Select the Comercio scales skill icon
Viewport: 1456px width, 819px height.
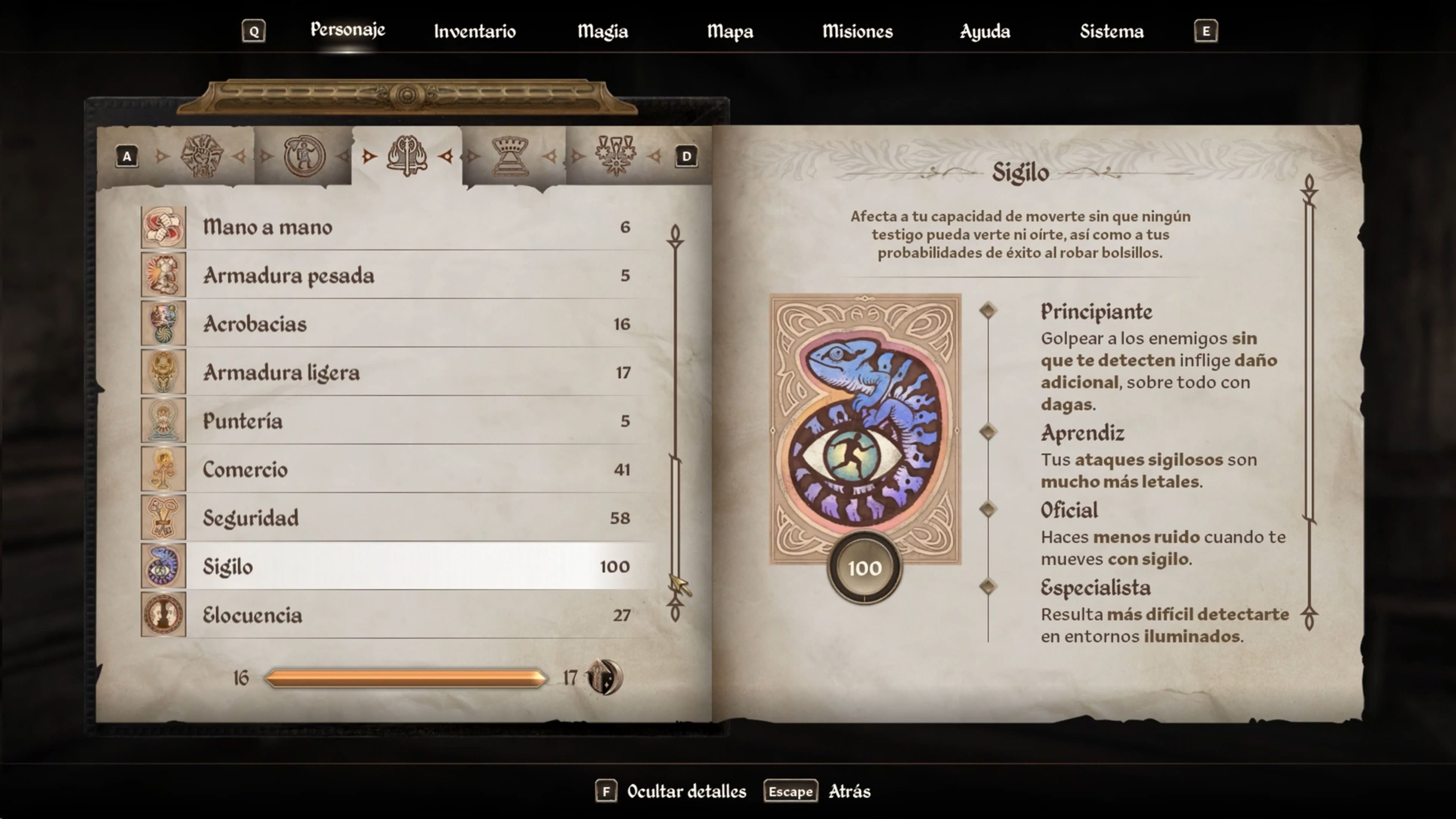(163, 469)
